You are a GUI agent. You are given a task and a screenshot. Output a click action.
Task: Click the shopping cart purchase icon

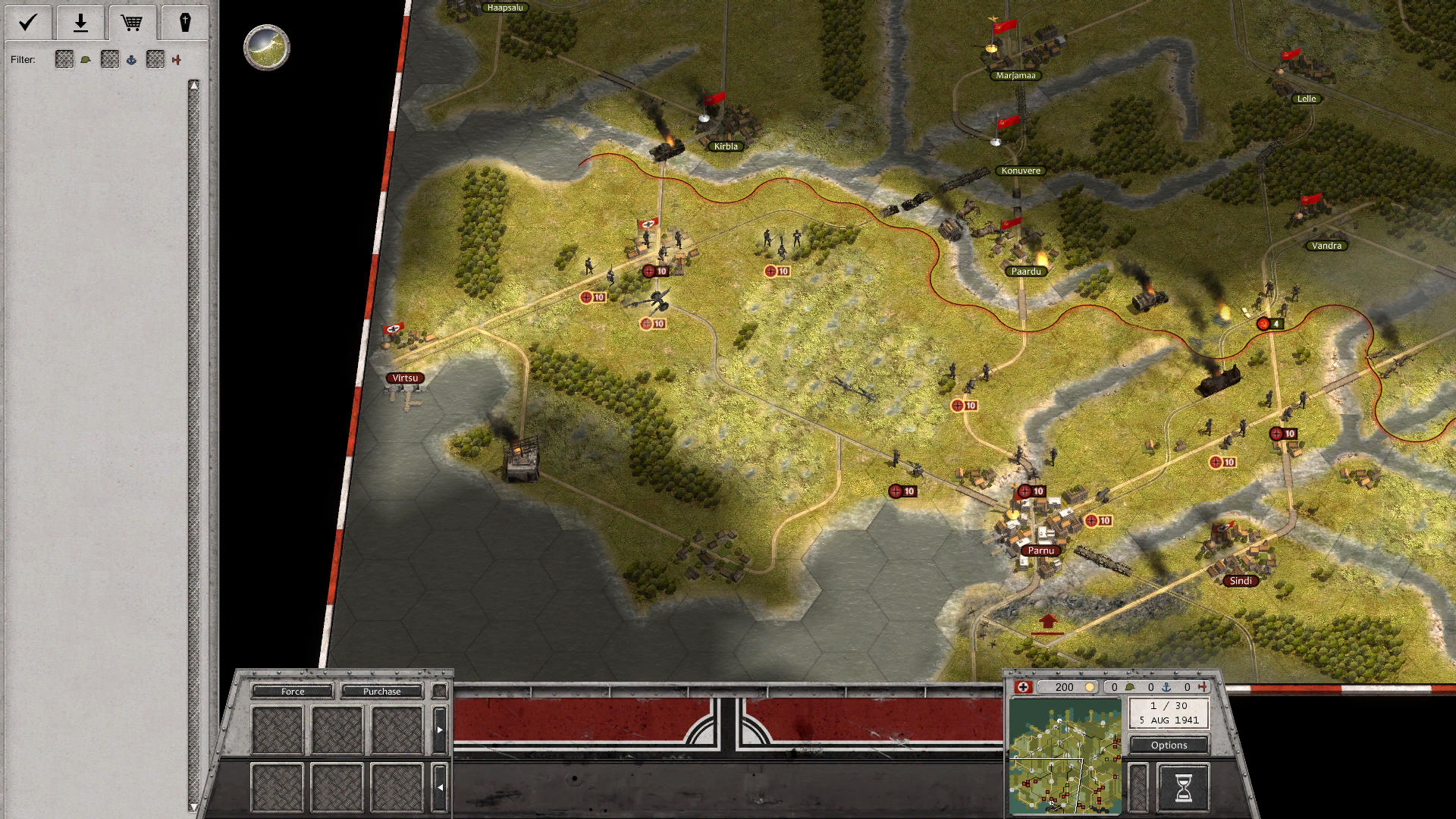pos(133,23)
